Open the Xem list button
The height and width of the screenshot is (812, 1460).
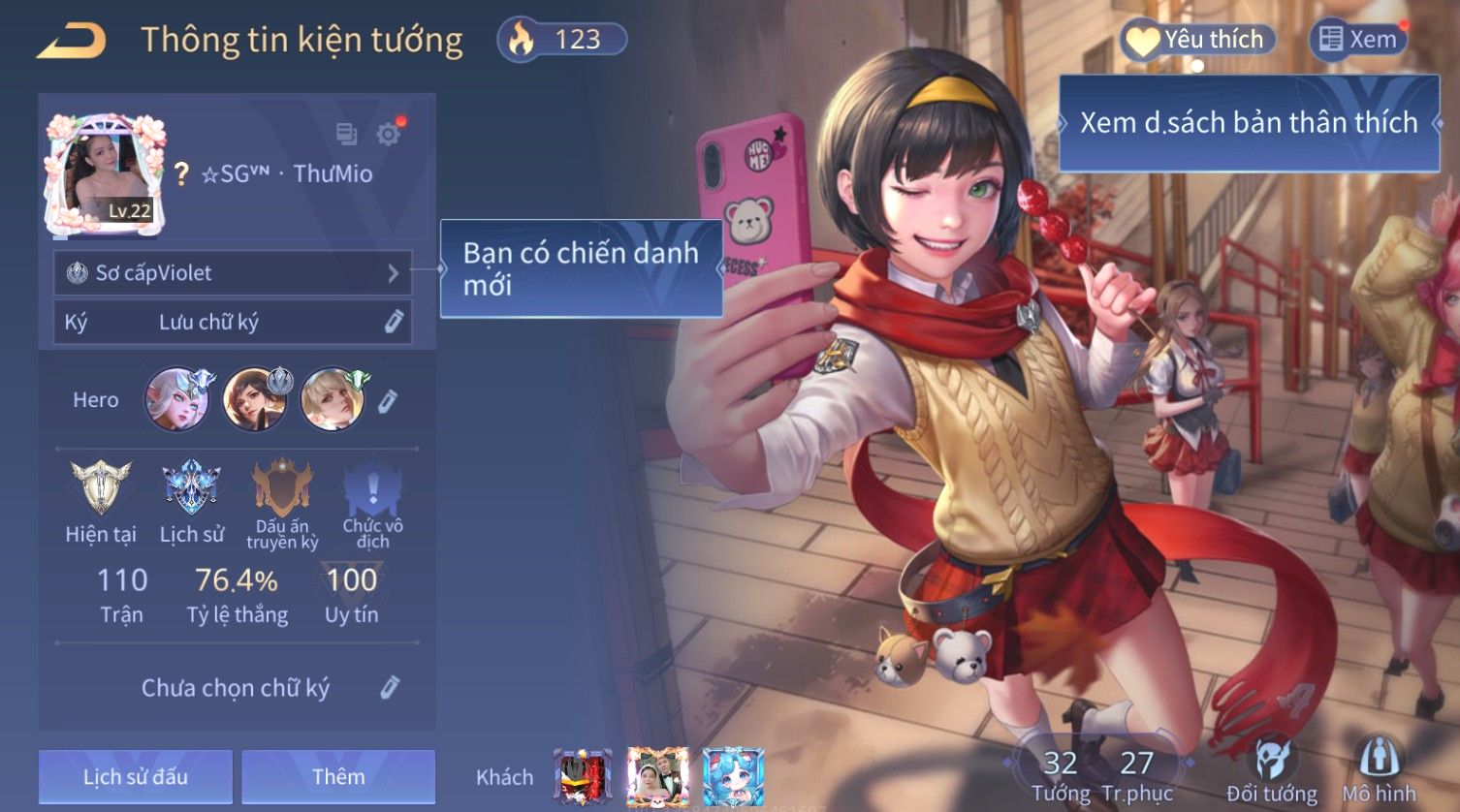[1359, 40]
